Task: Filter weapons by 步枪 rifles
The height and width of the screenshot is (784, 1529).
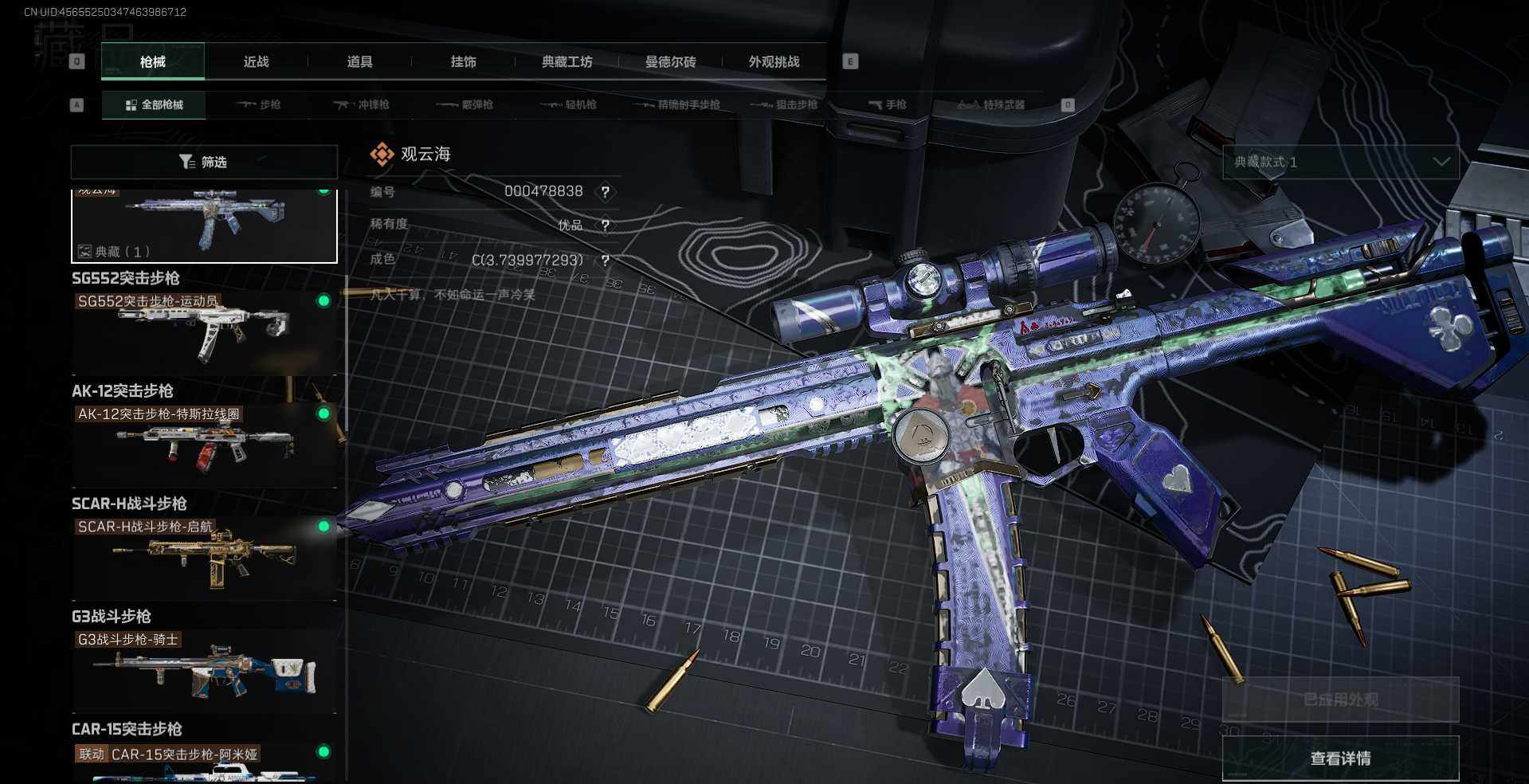Action: [x=259, y=104]
